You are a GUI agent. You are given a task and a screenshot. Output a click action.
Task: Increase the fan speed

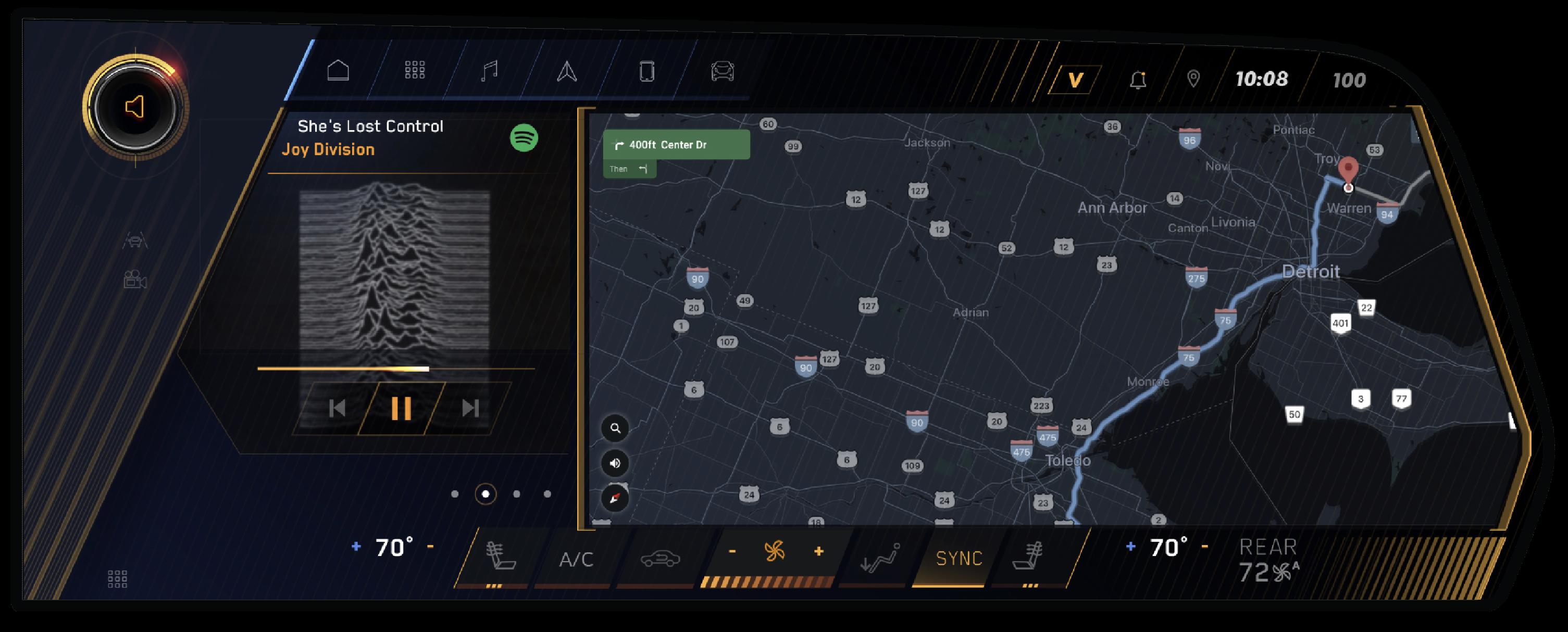pyautogui.click(x=819, y=551)
